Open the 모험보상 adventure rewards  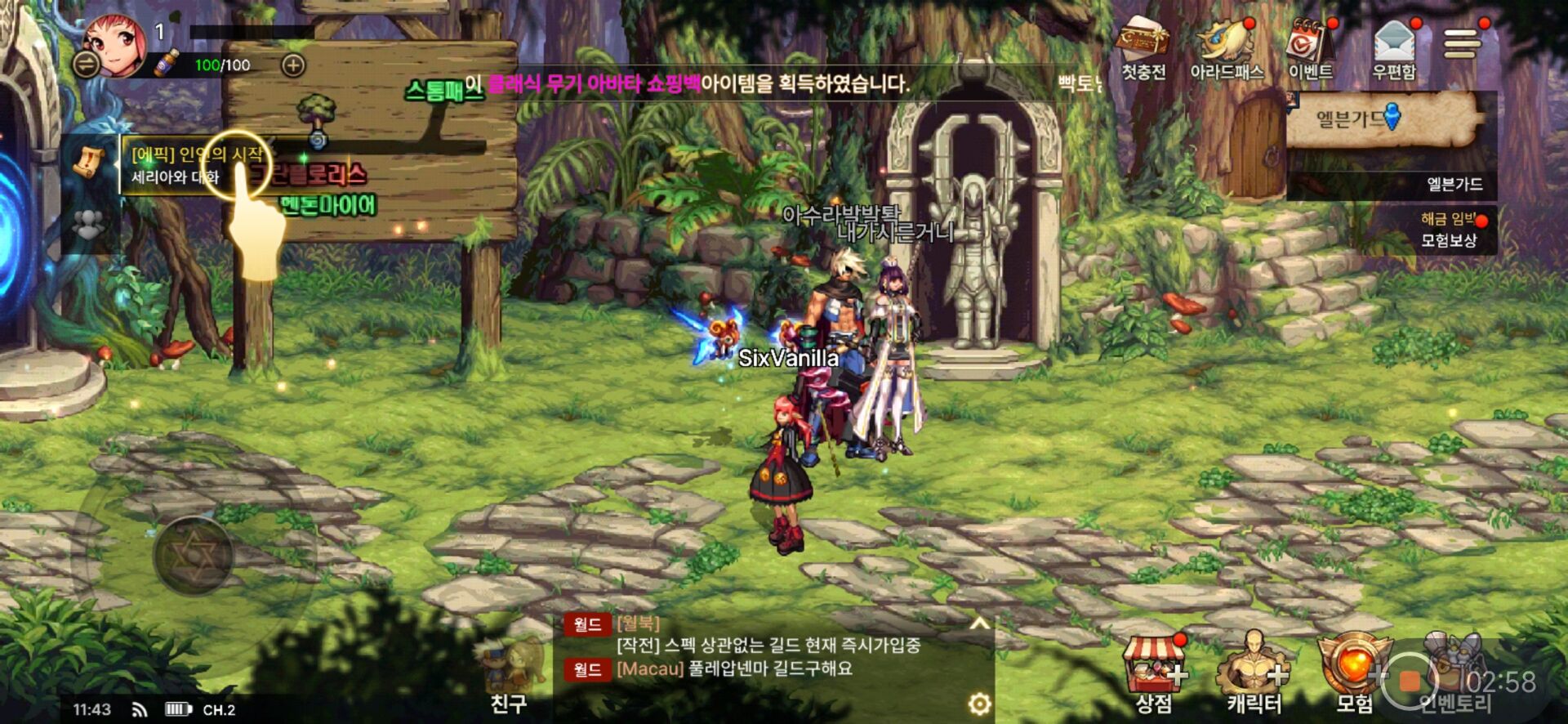pos(1450,230)
